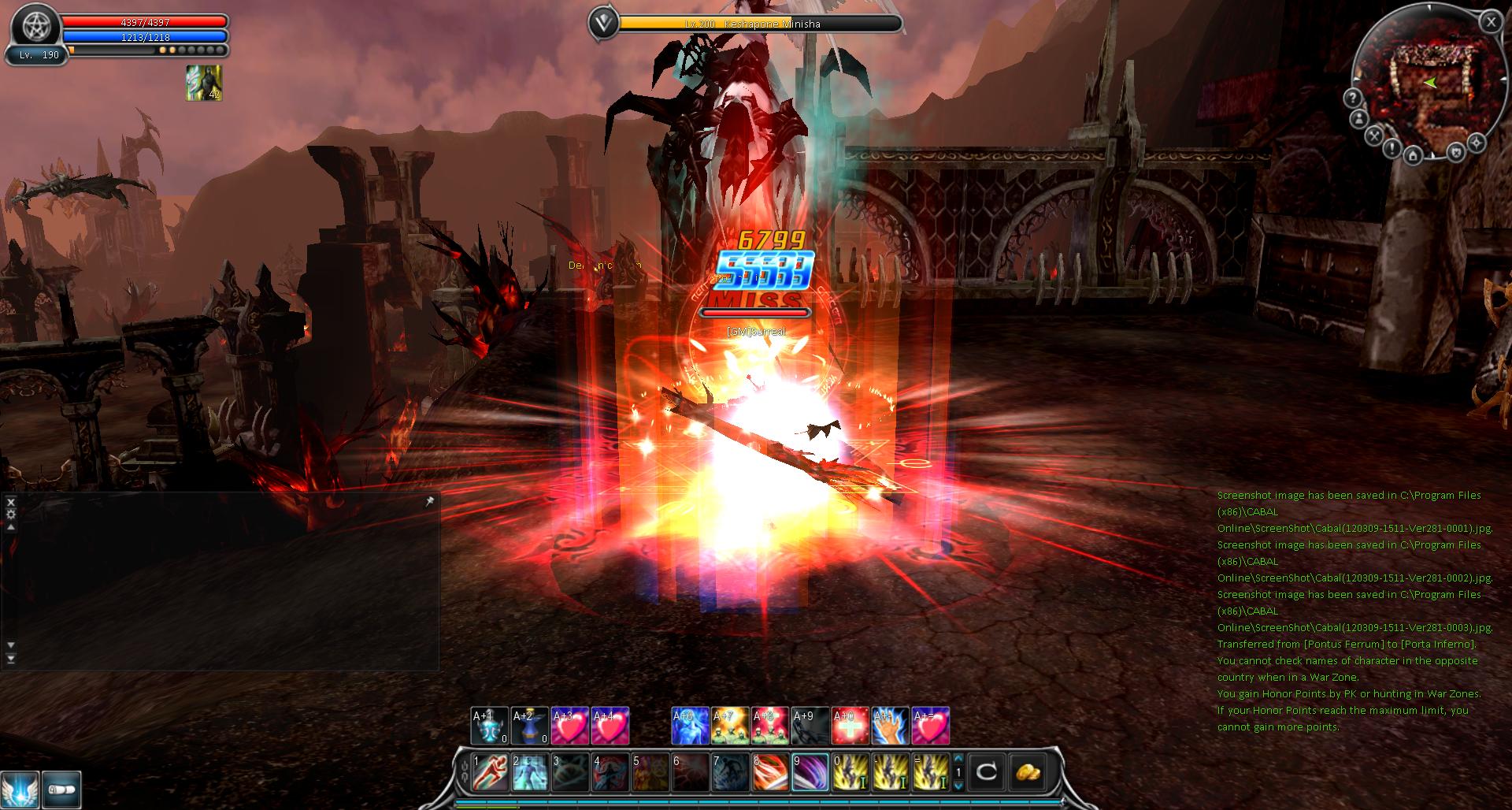
Task: Pin the chat window with the pin icon
Action: point(428,502)
